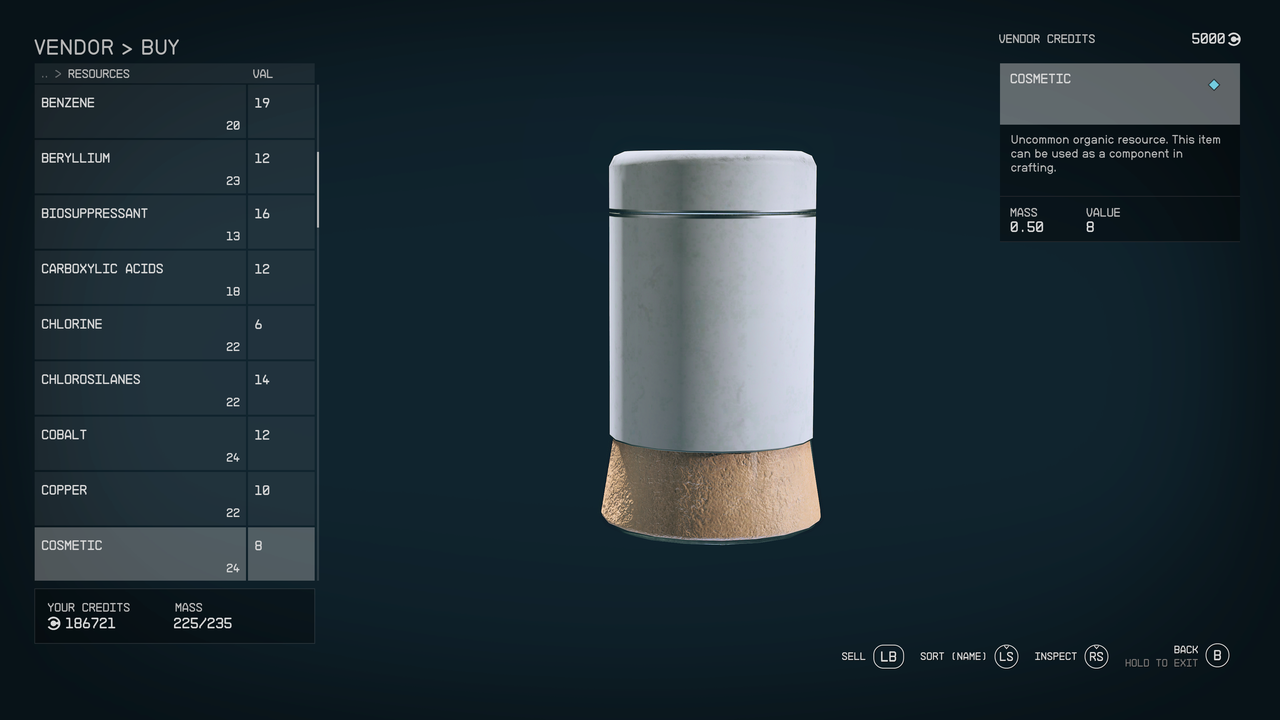Select the Chlorine resource entry

click(x=140, y=332)
